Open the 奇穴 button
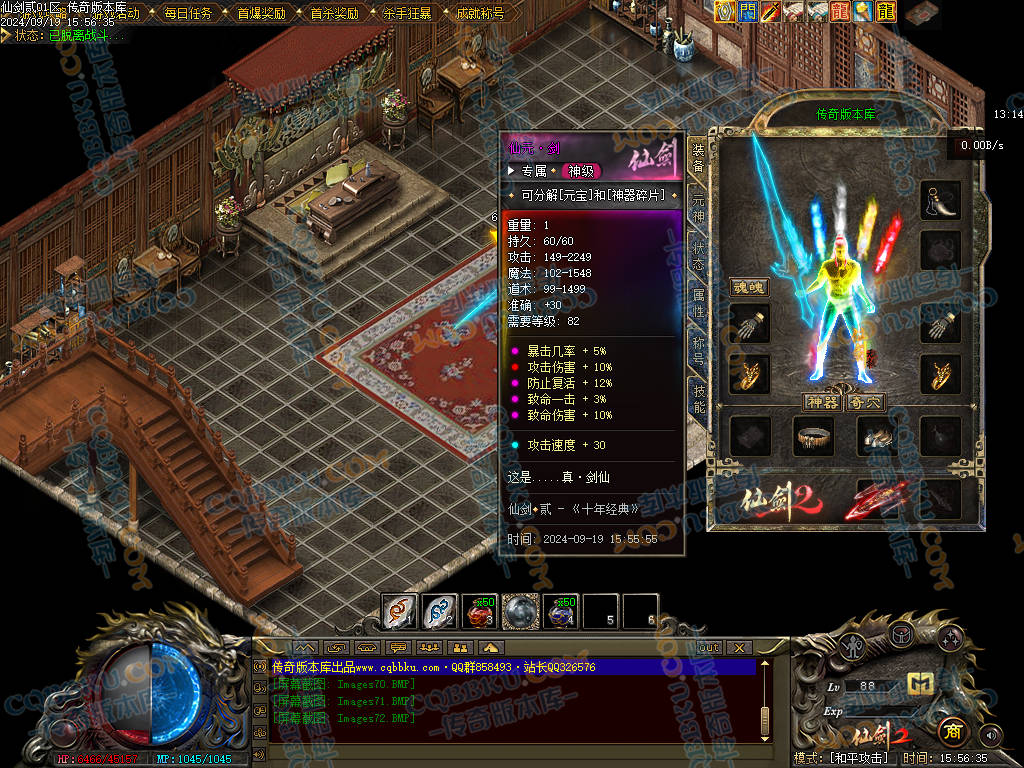 point(865,402)
